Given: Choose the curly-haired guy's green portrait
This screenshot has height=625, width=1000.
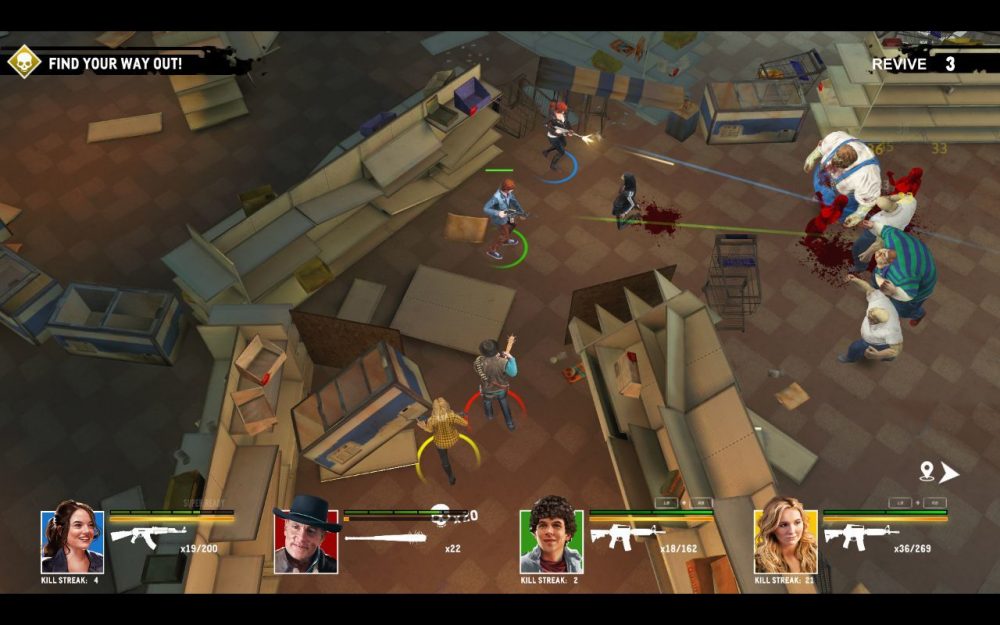Looking at the screenshot, I should pos(551,541).
